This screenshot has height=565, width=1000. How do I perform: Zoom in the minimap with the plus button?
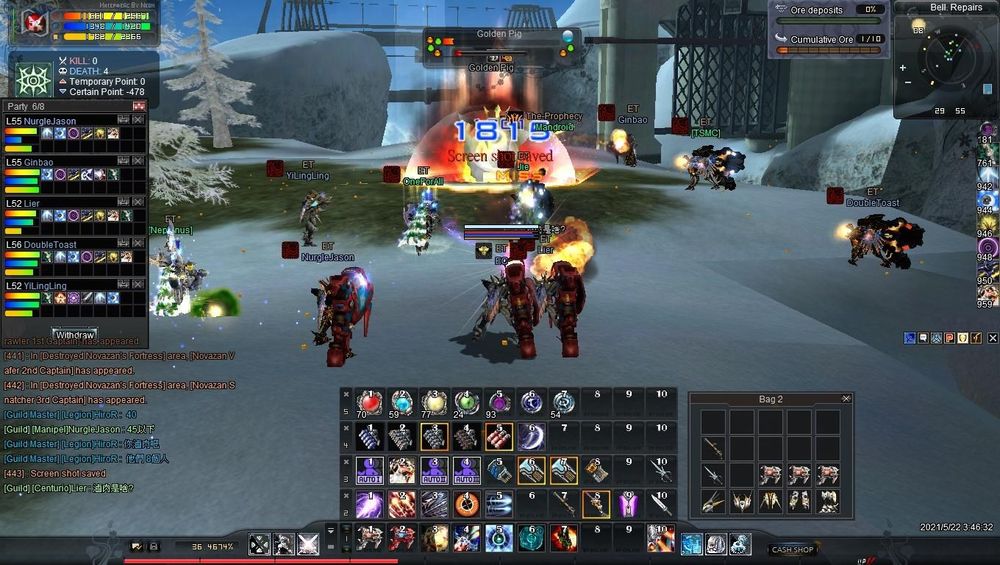pos(904,69)
